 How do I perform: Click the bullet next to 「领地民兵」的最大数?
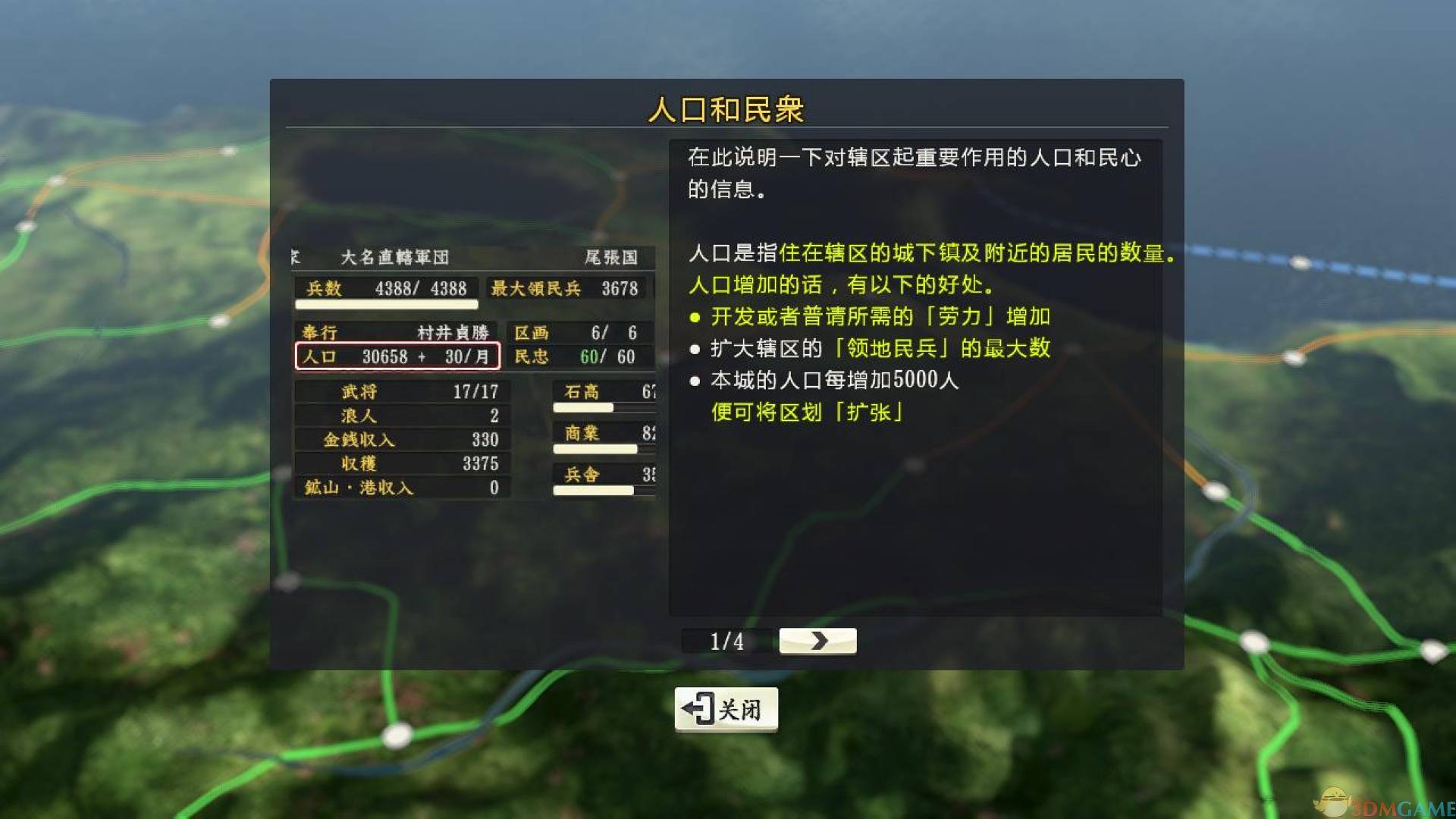(695, 349)
